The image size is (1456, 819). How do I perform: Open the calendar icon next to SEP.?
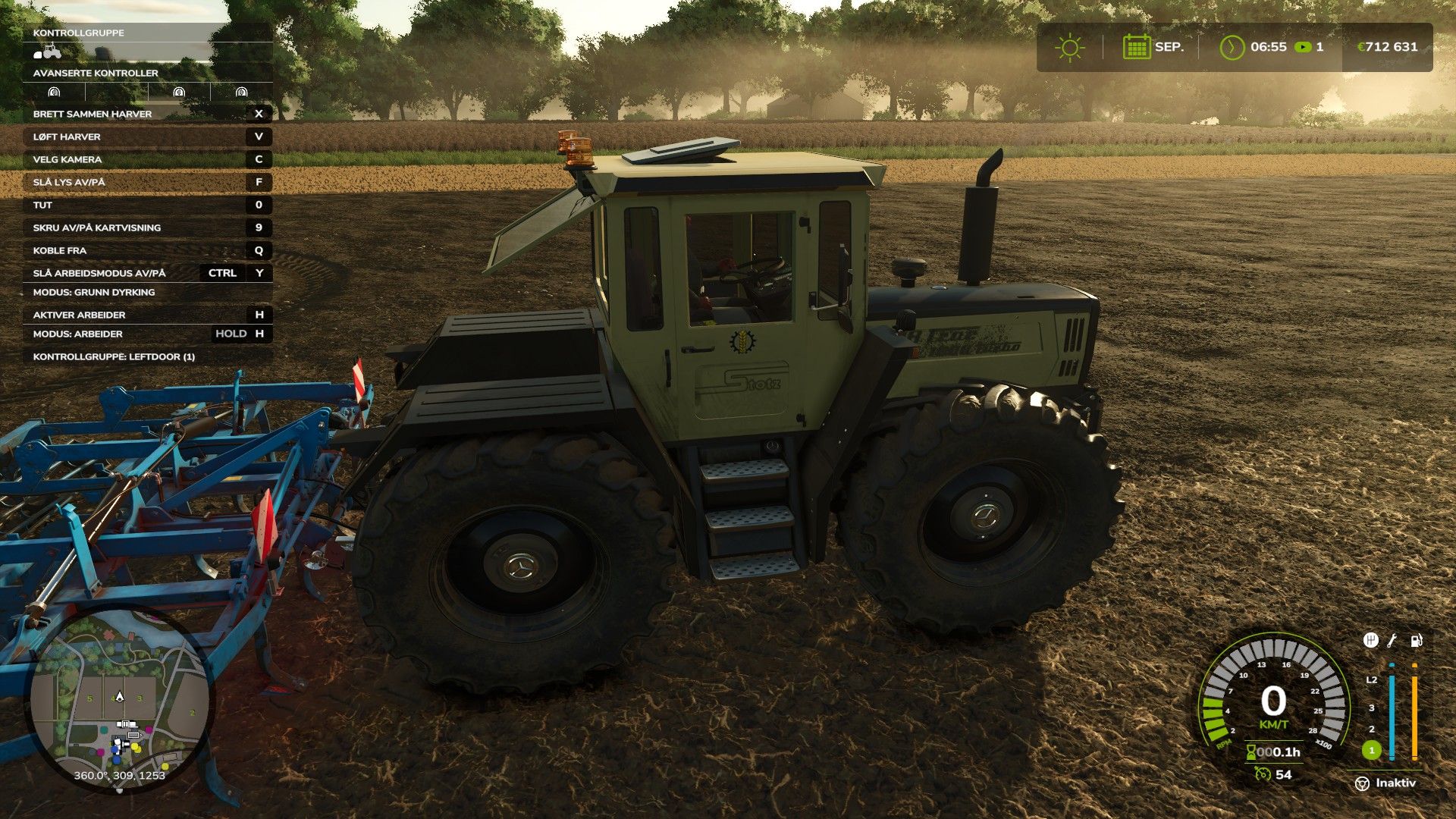tap(1136, 47)
